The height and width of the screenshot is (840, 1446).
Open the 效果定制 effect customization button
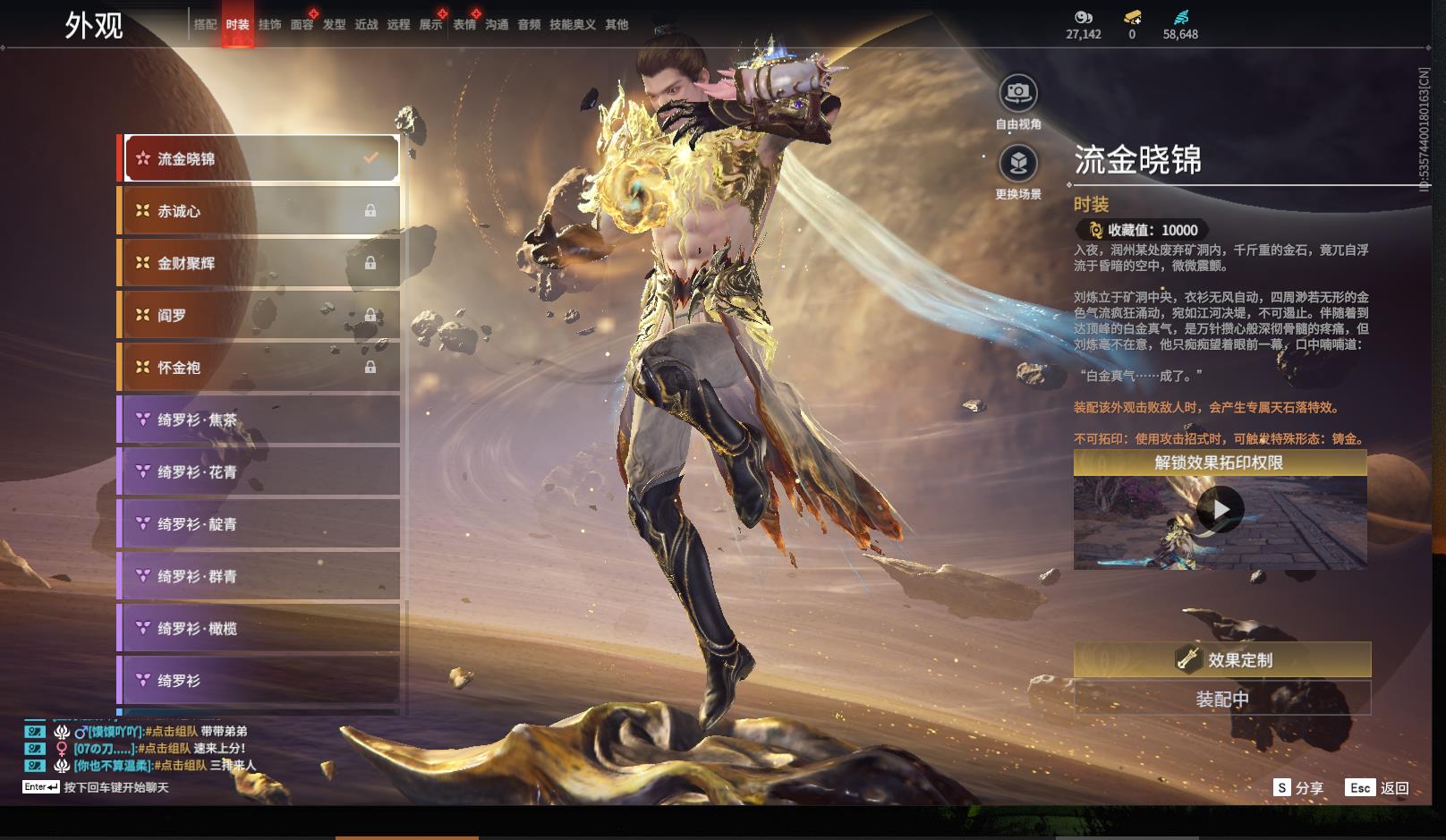(1221, 660)
